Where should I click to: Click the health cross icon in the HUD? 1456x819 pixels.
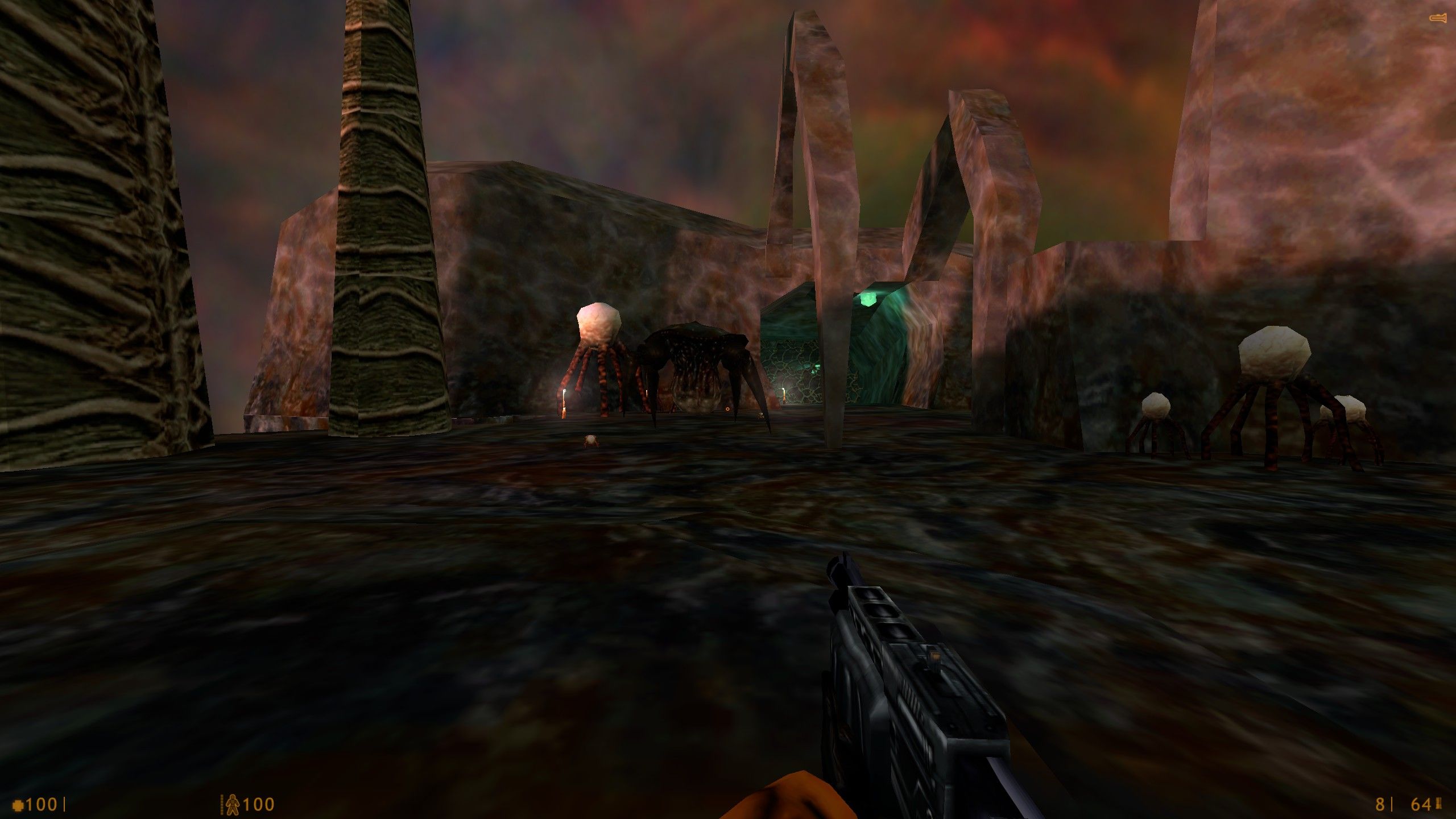(x=18, y=804)
